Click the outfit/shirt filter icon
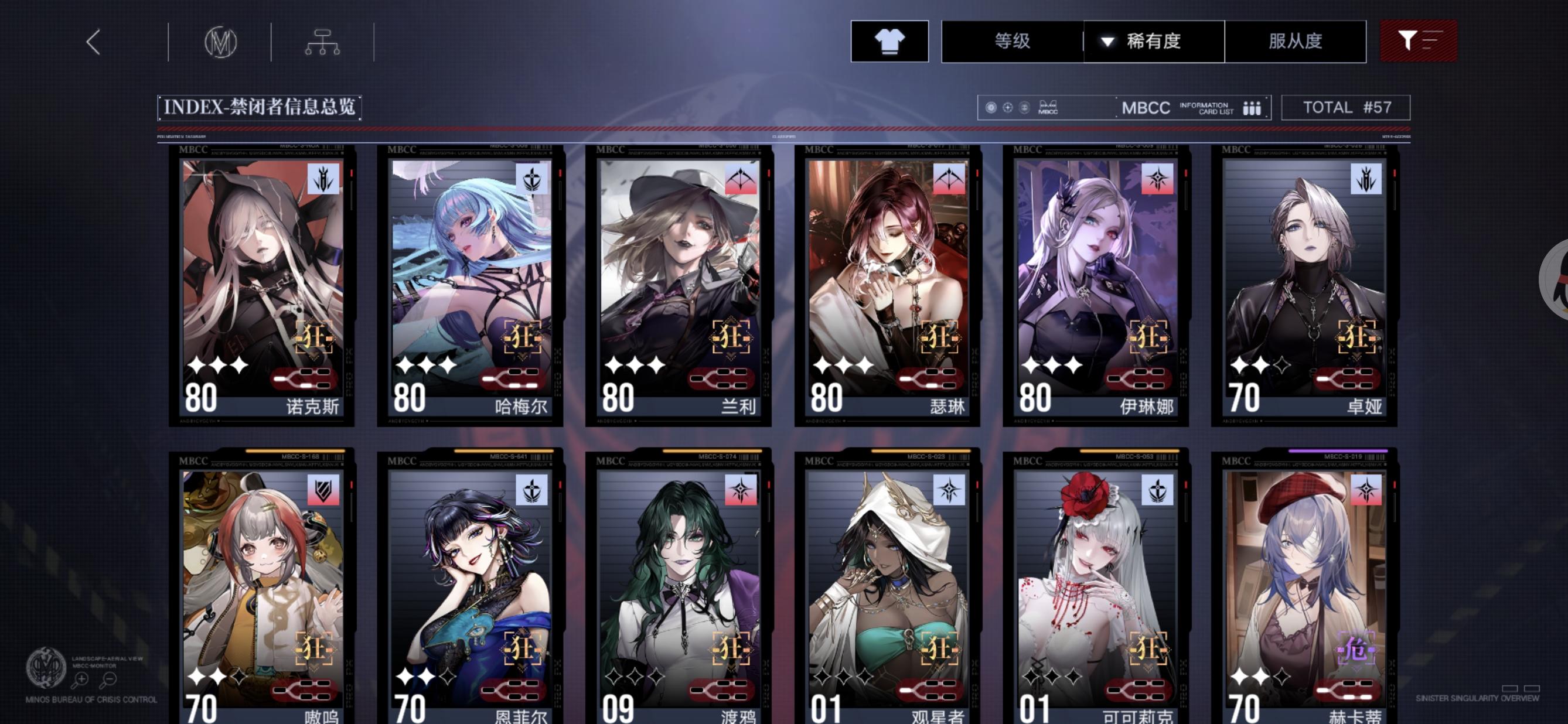The width and height of the screenshot is (1568, 724). [888, 42]
